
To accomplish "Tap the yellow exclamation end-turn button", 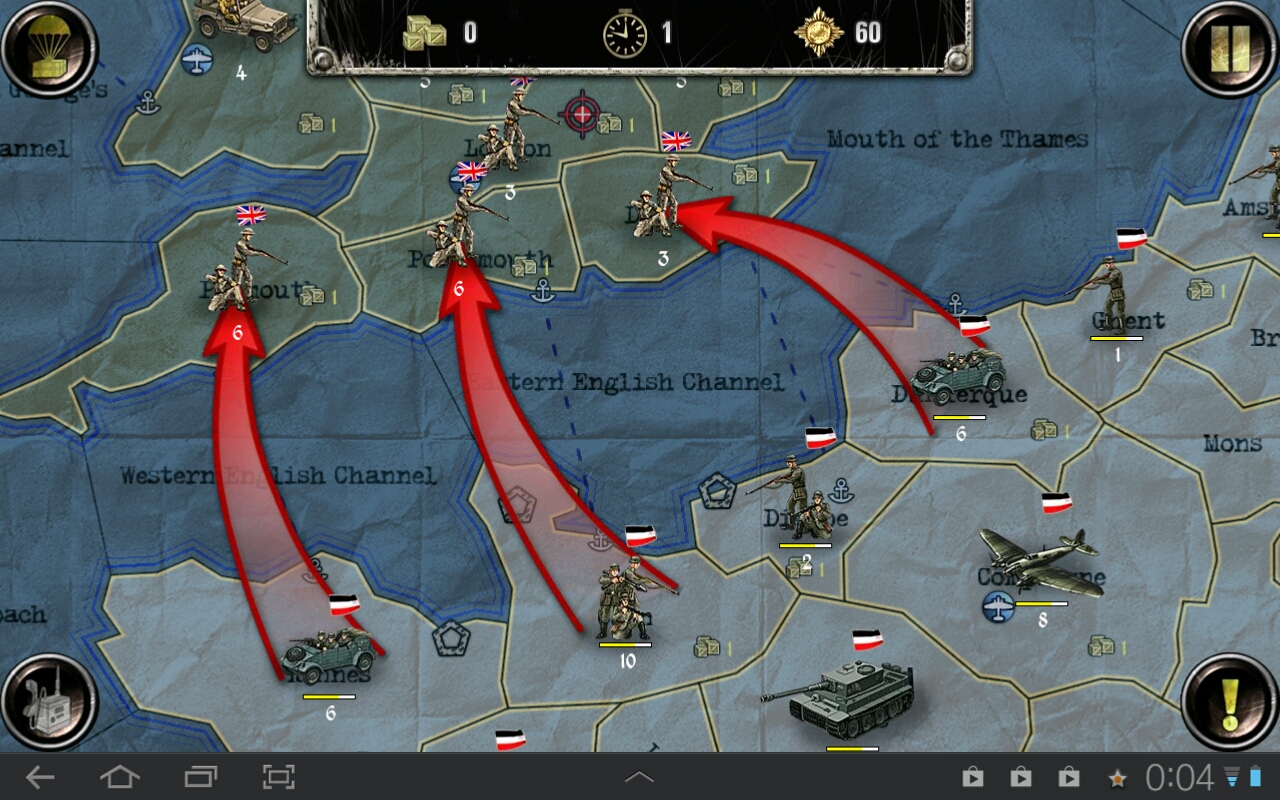I will (x=1229, y=702).
